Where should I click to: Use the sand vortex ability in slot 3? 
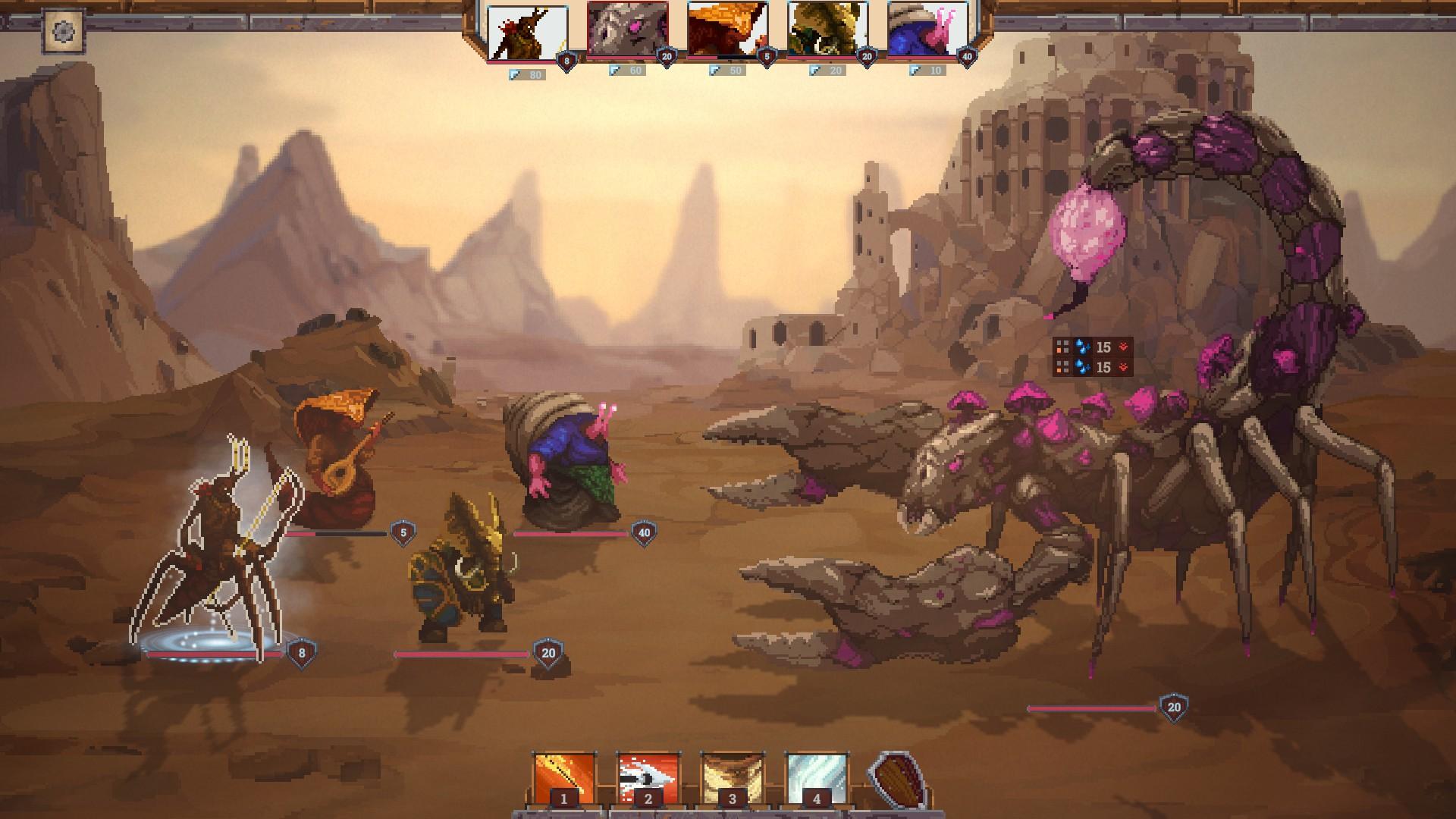(x=732, y=778)
